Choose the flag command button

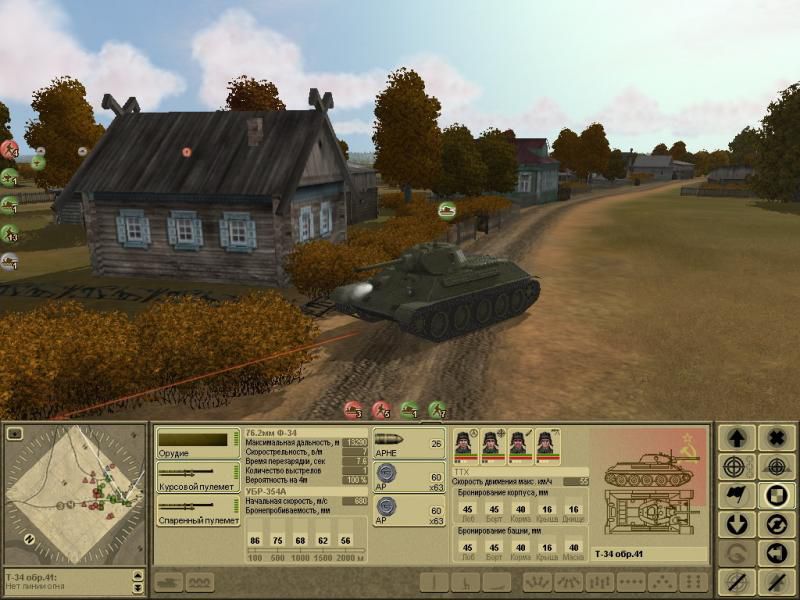(x=737, y=496)
